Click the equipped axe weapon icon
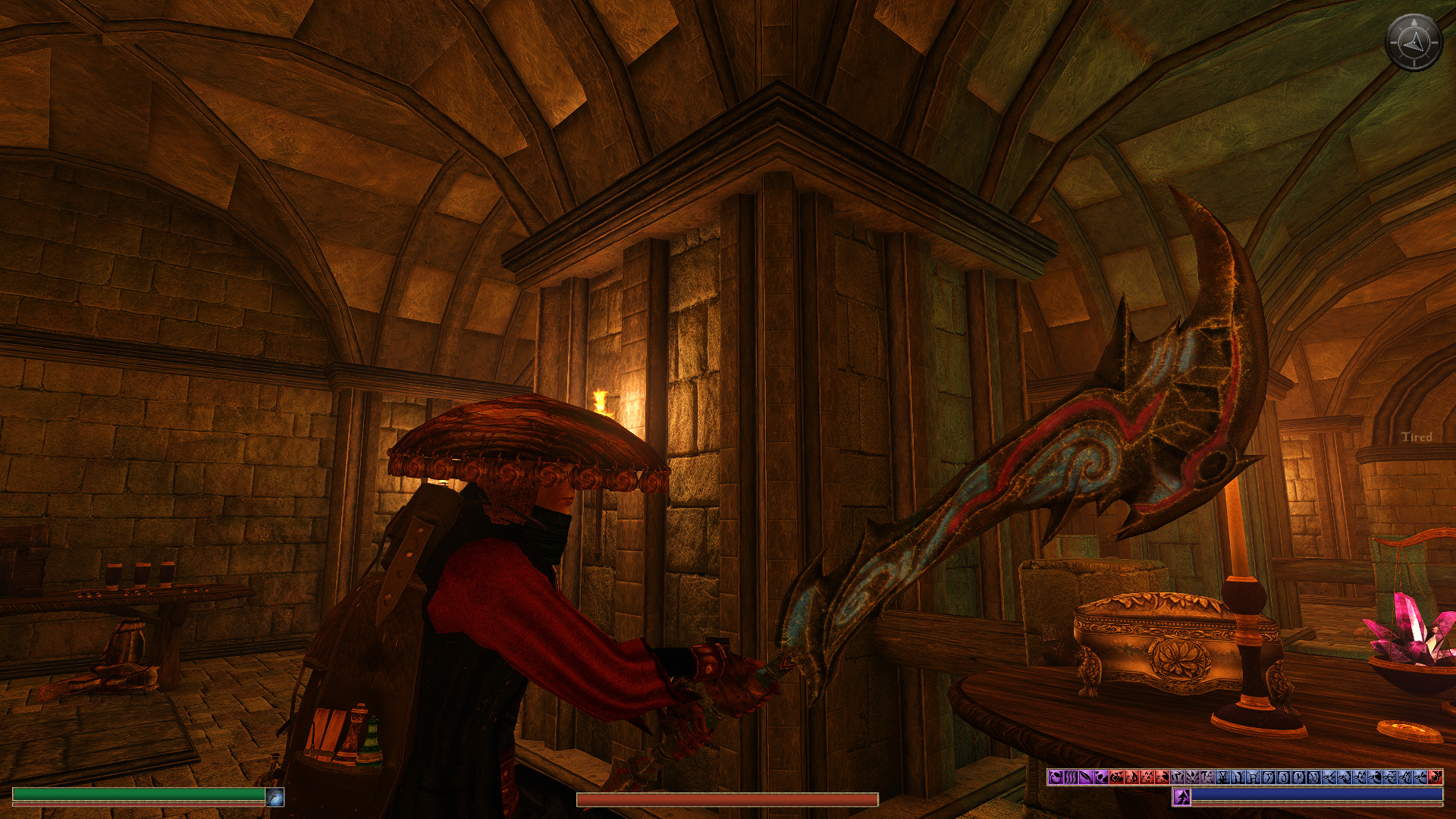Viewport: 1456px width, 819px height. point(275,797)
